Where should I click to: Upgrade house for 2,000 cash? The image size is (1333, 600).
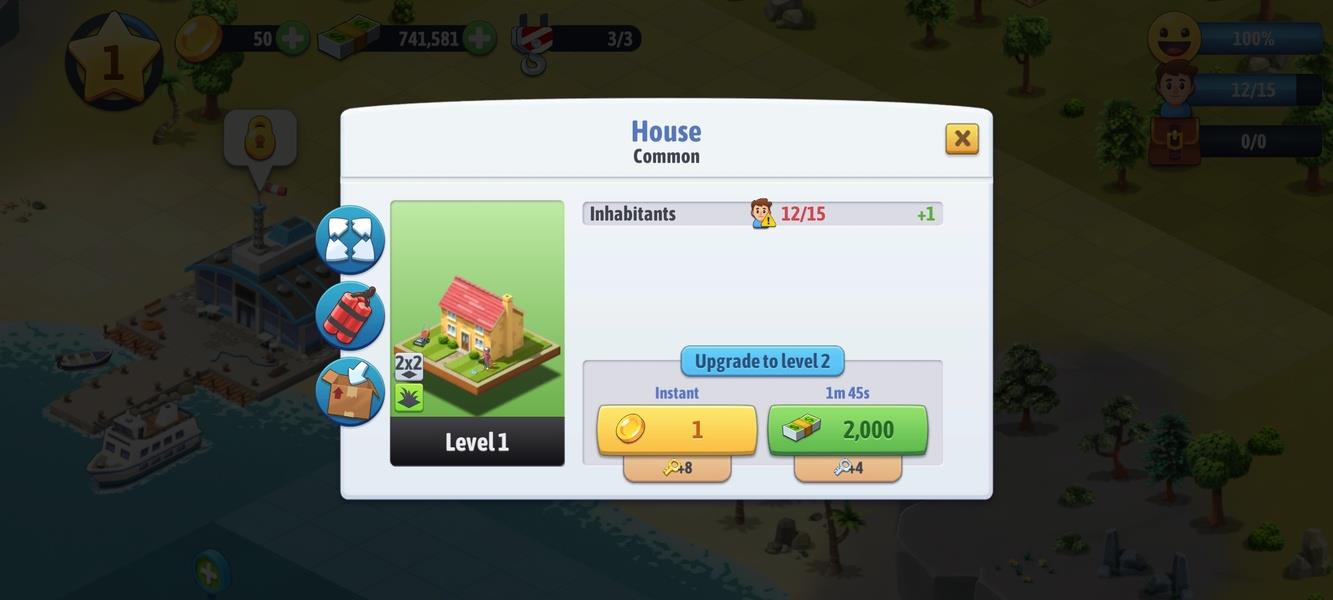pos(847,430)
